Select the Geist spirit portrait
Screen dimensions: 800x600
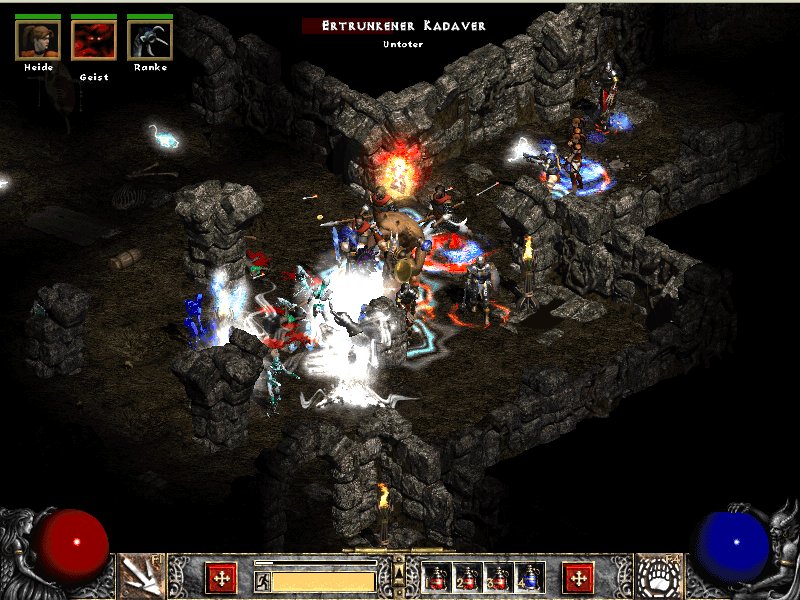tap(94, 39)
